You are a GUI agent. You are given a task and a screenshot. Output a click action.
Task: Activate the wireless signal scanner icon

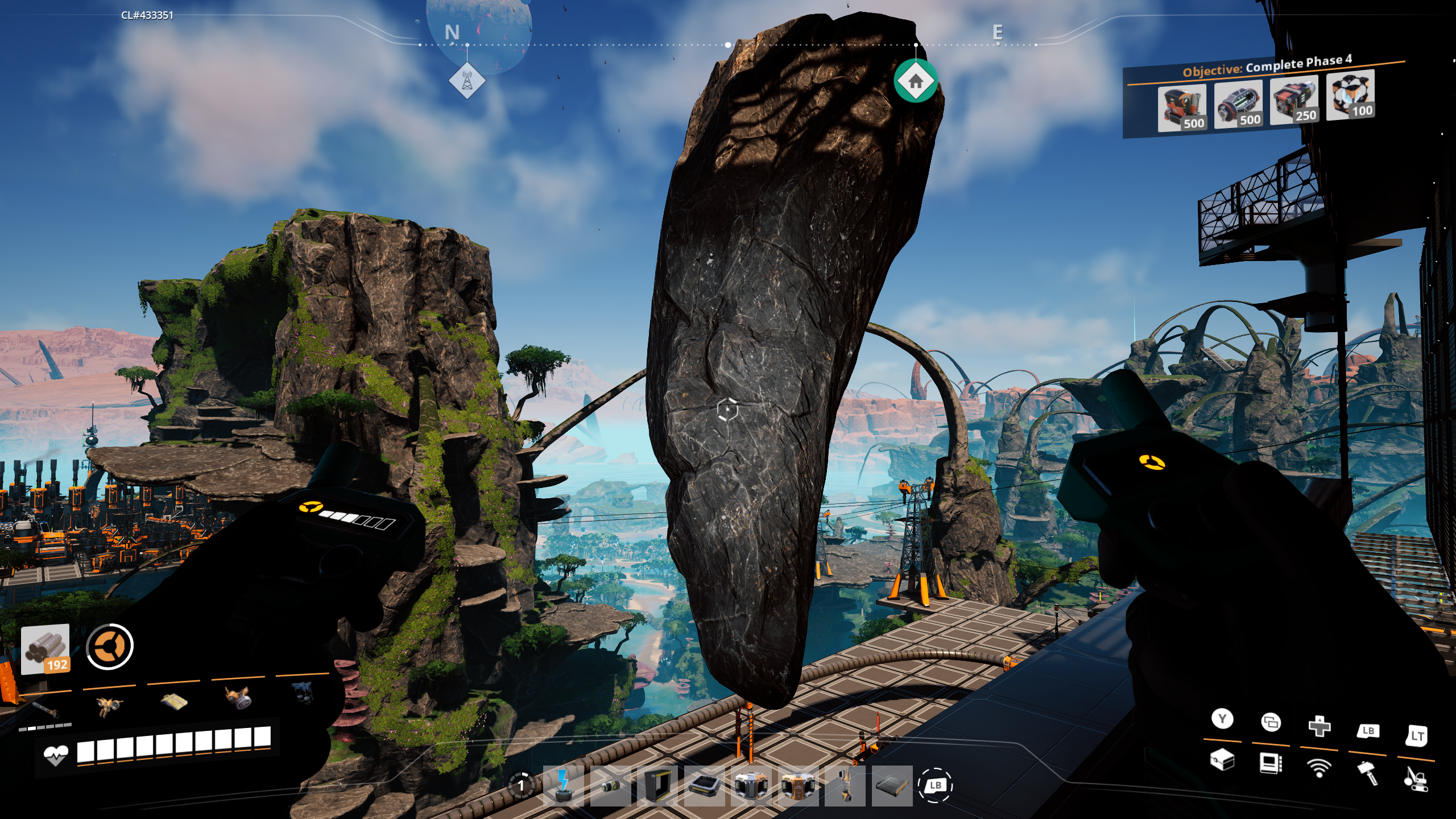(1319, 768)
